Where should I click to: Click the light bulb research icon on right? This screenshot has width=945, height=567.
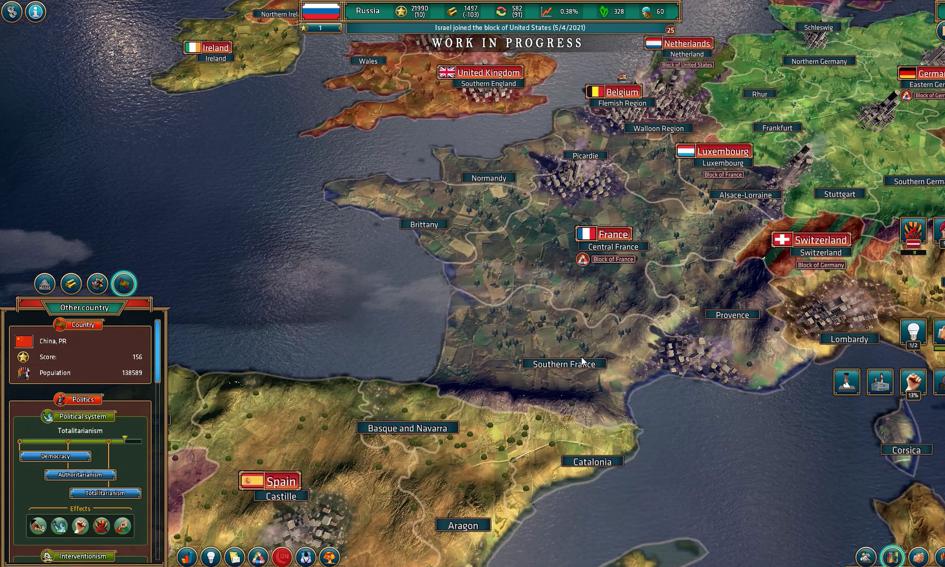pyautogui.click(x=912, y=331)
